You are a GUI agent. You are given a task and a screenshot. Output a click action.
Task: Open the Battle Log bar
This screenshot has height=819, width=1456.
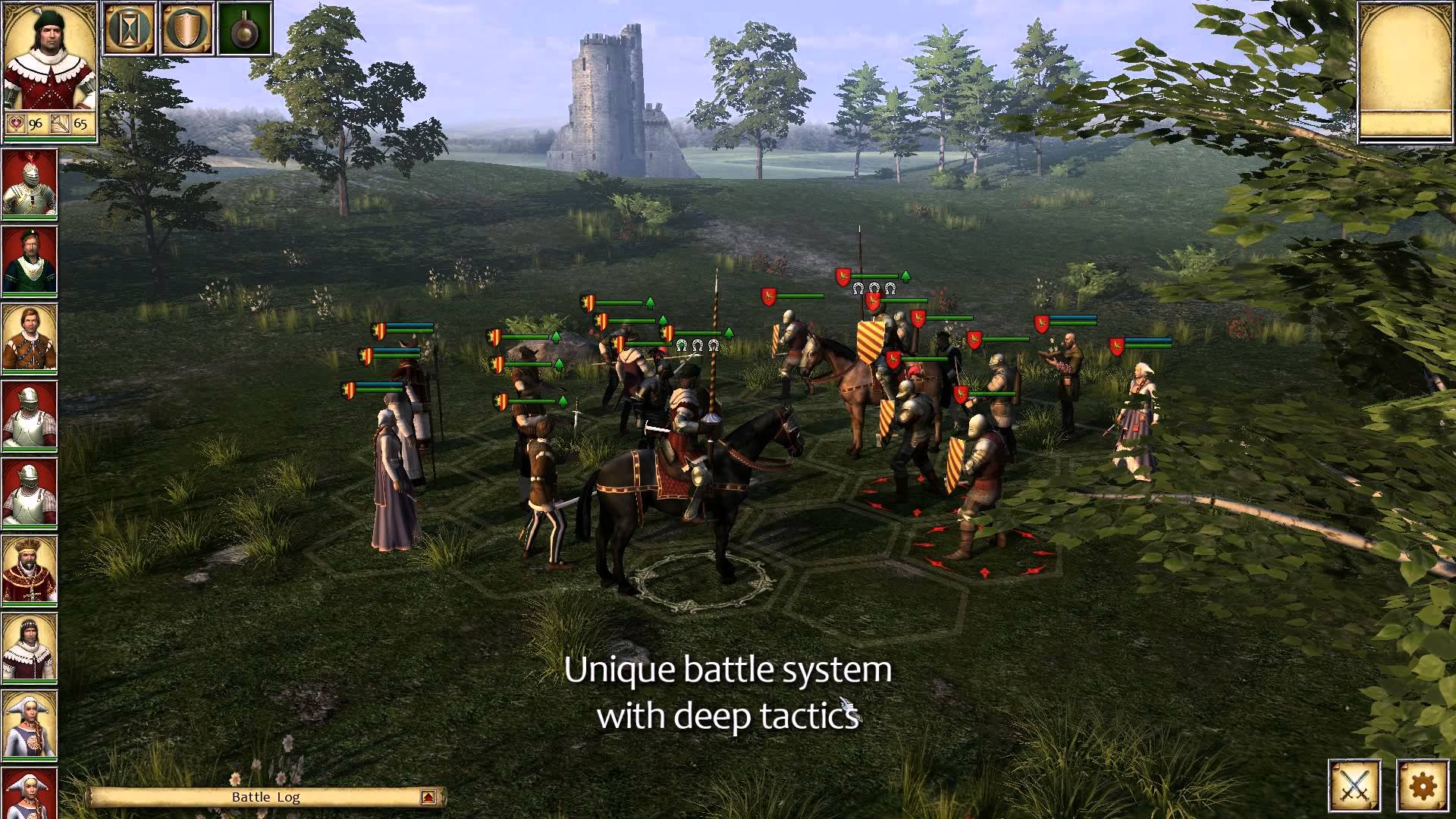point(265,797)
